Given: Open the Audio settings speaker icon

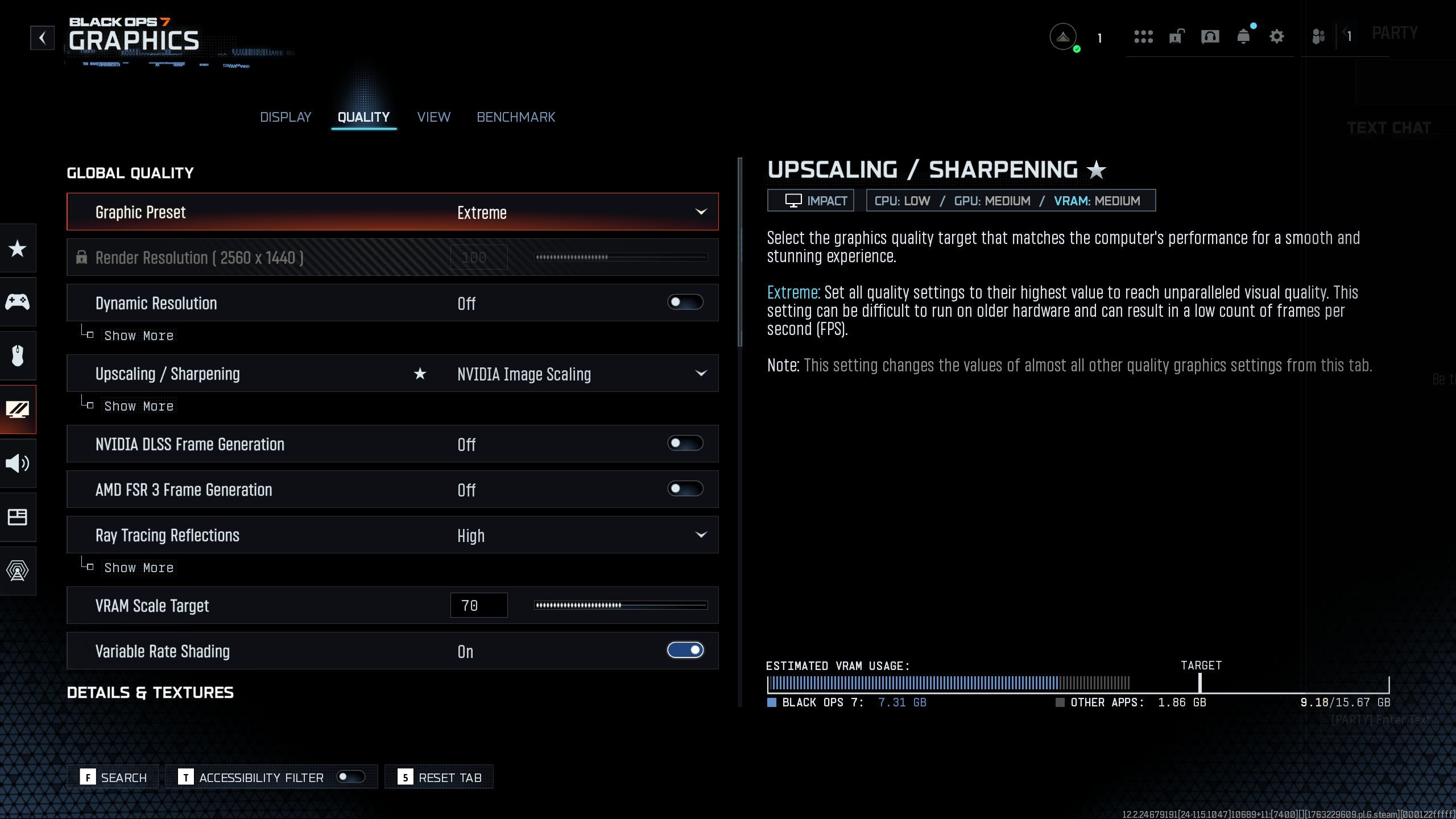Looking at the screenshot, I should (18, 464).
